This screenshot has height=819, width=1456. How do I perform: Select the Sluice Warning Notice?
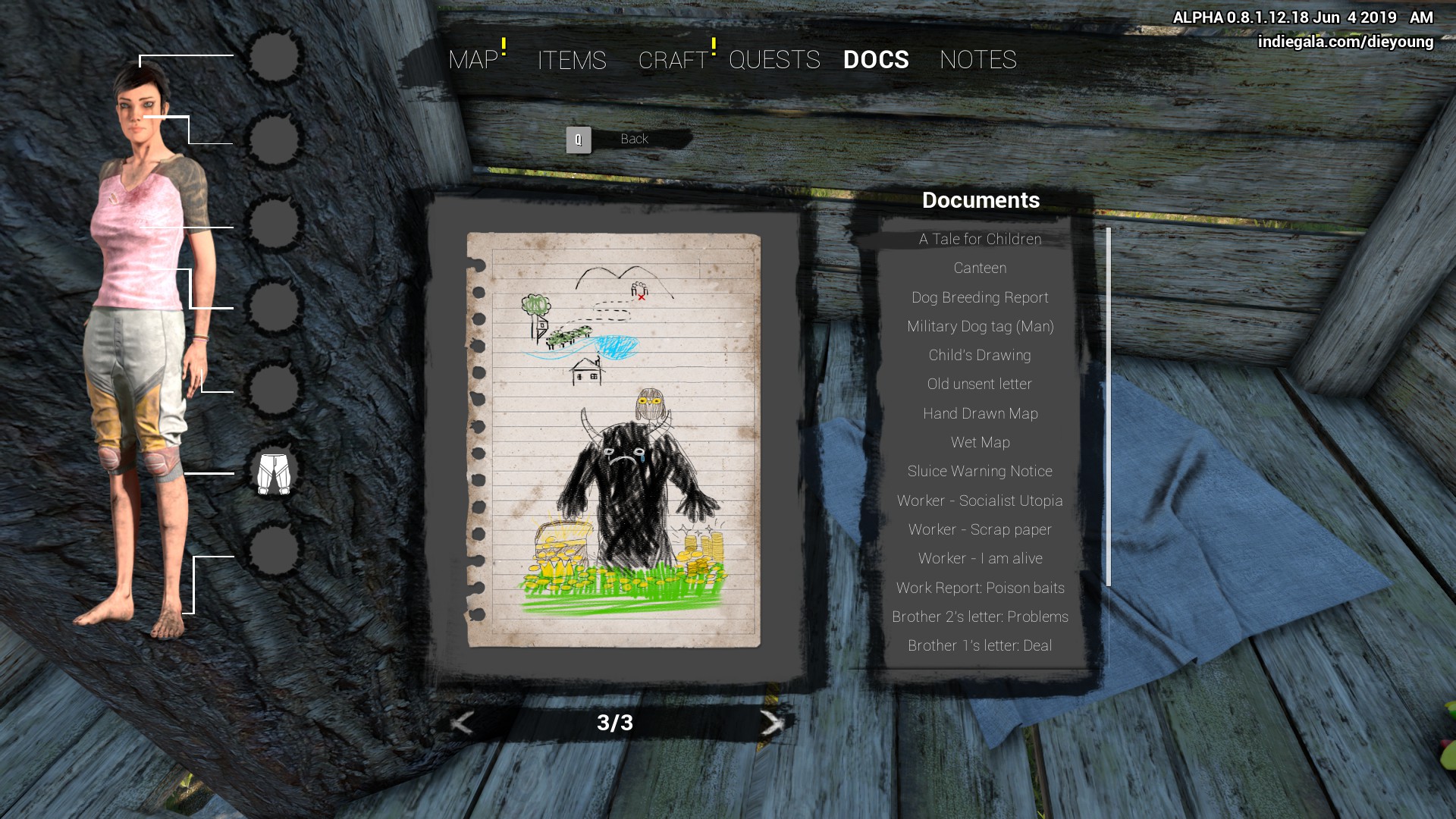pos(980,472)
